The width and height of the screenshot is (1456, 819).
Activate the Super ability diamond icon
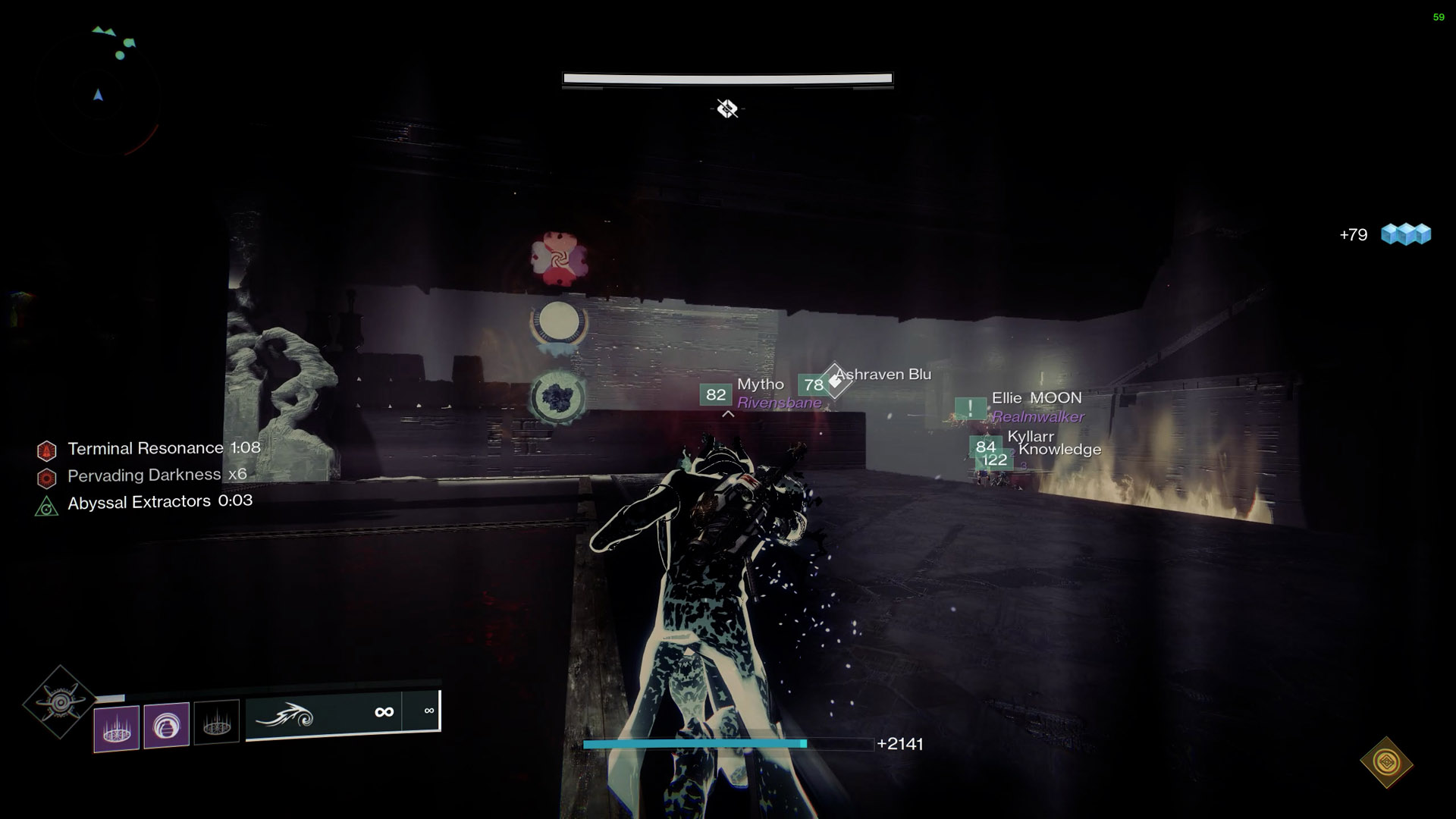(60, 703)
